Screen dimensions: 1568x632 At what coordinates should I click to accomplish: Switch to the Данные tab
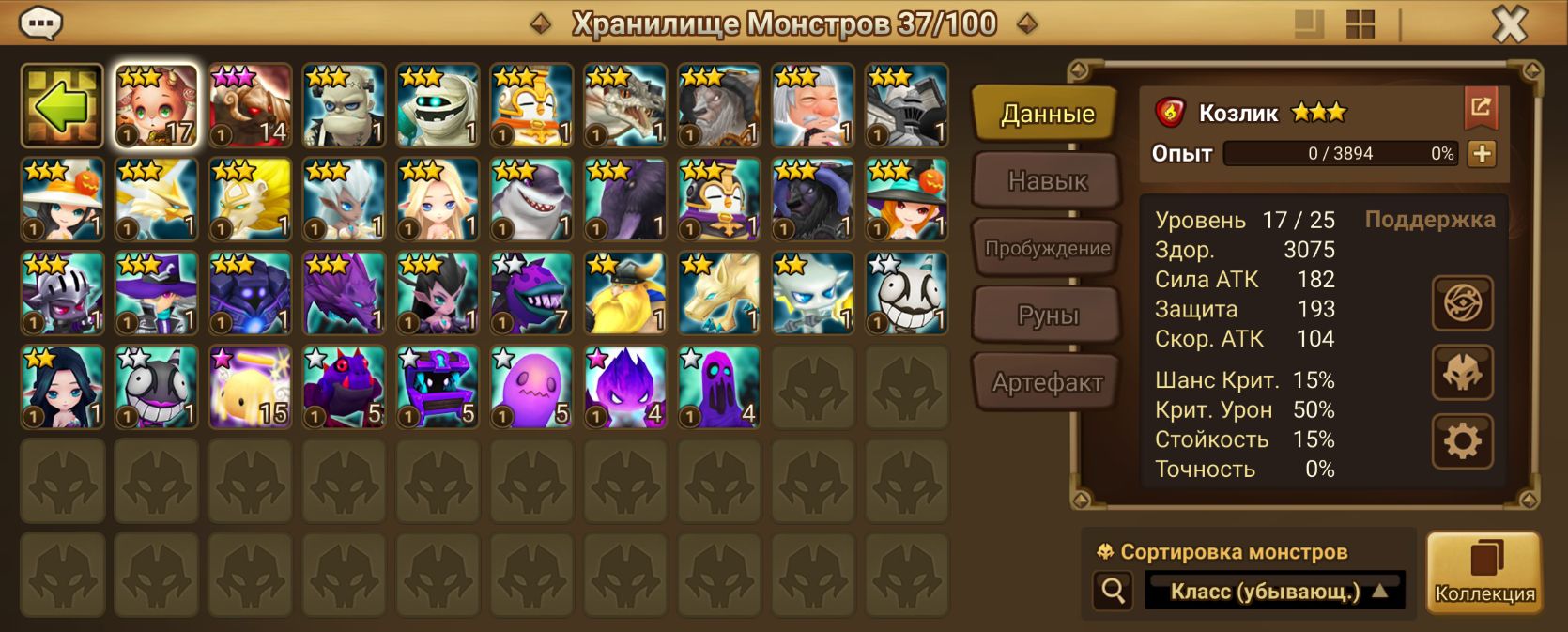click(x=1047, y=115)
